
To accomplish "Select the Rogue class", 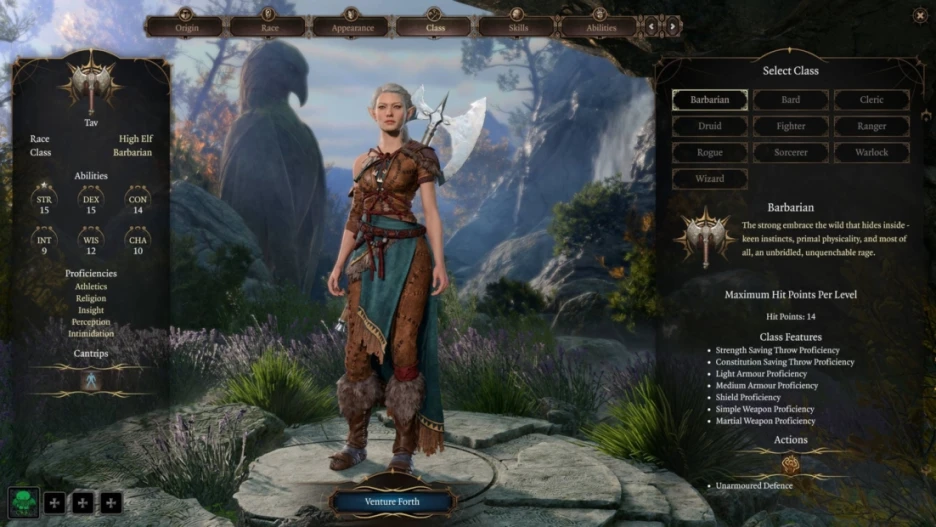I will click(710, 153).
